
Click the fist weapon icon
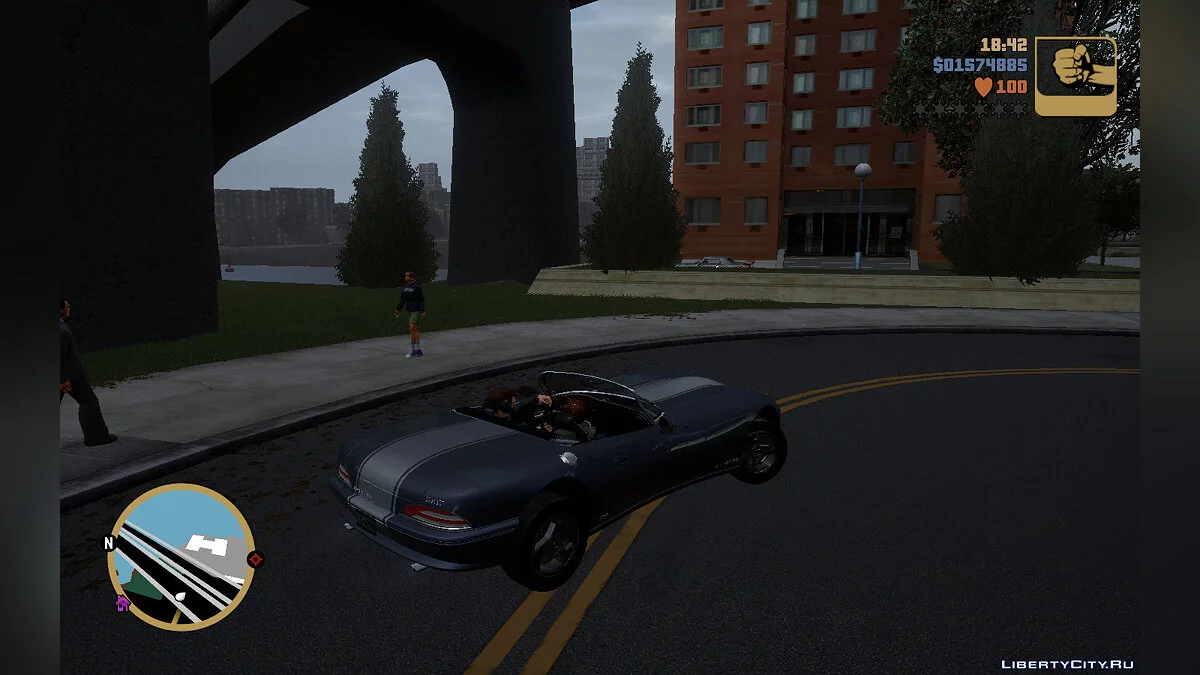[x=1075, y=76]
